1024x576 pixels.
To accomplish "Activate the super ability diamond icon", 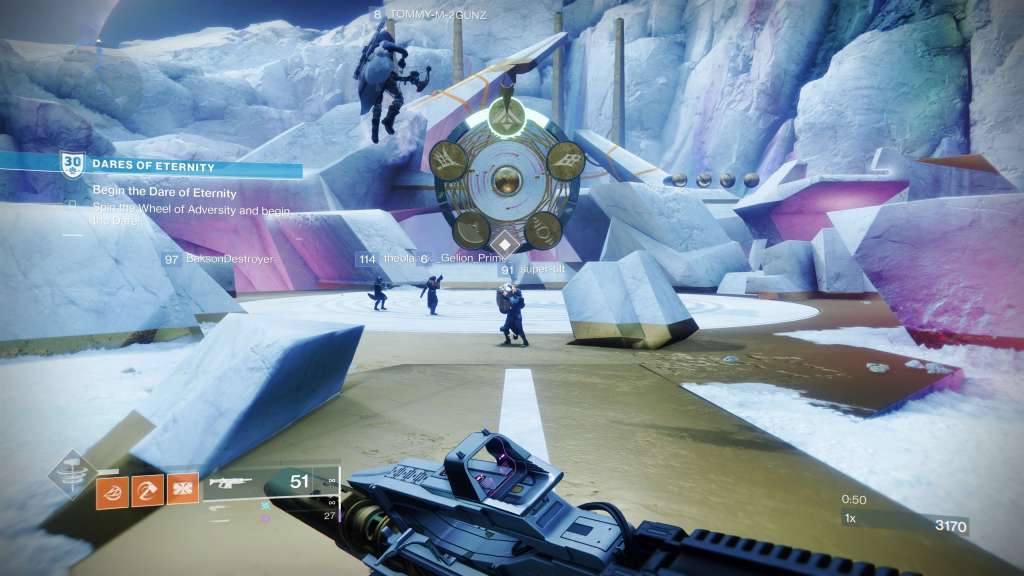I will [74, 474].
